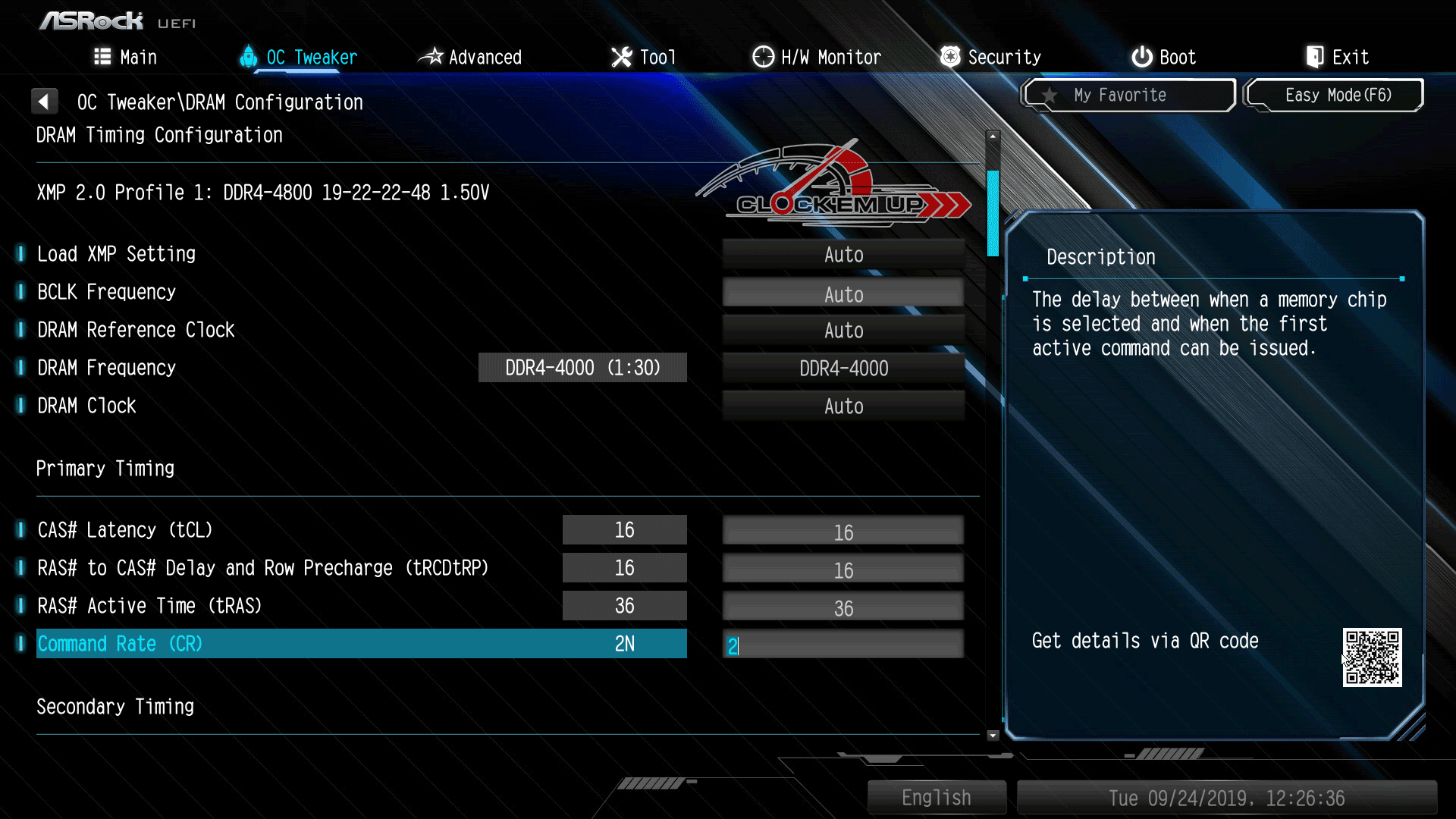The height and width of the screenshot is (819, 1456).
Task: Edit the CAS# Latency (tCL) field
Action: [x=843, y=532]
